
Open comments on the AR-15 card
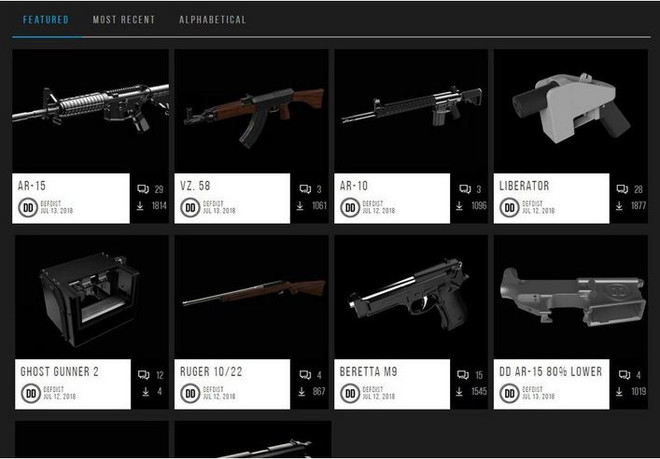143,189
